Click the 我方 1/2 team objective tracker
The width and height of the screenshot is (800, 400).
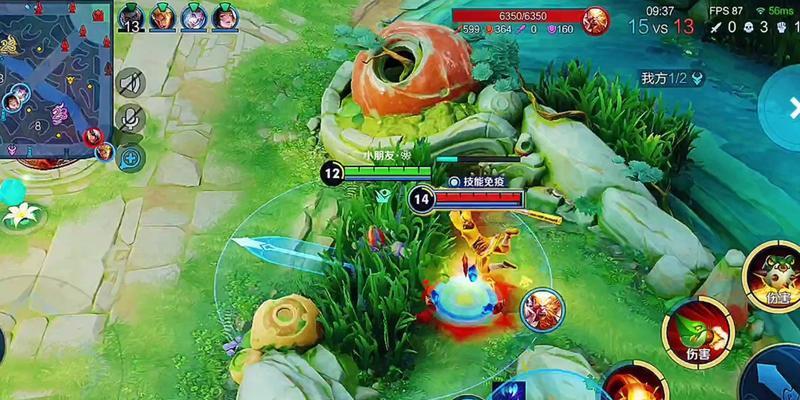[x=672, y=78]
